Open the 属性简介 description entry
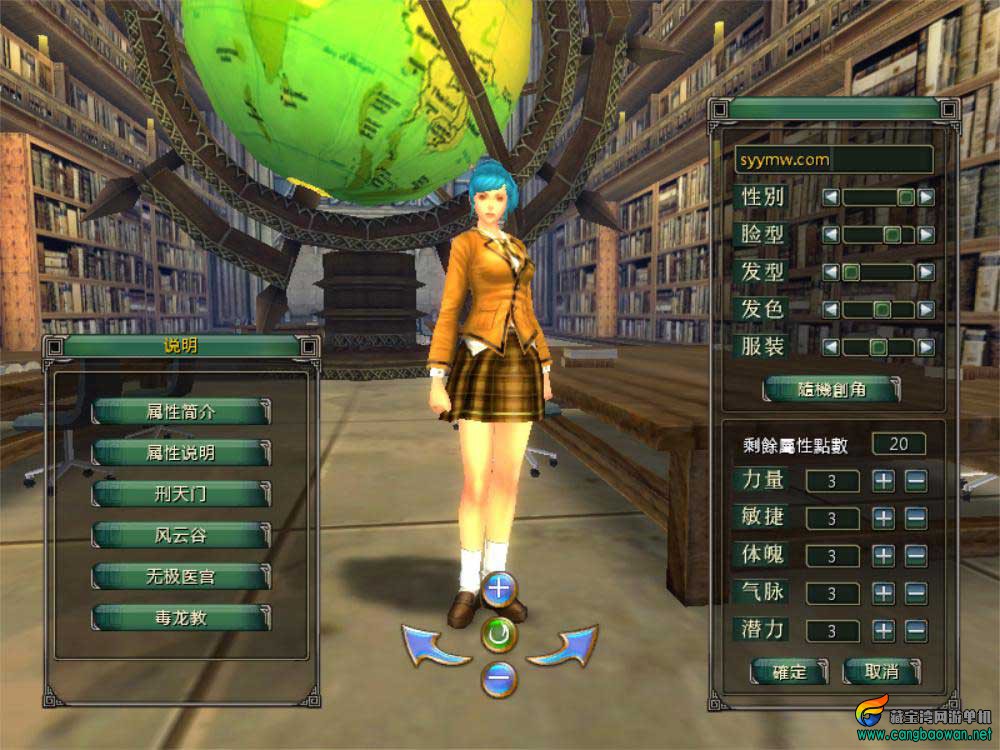The height and width of the screenshot is (750, 1000). (x=181, y=411)
